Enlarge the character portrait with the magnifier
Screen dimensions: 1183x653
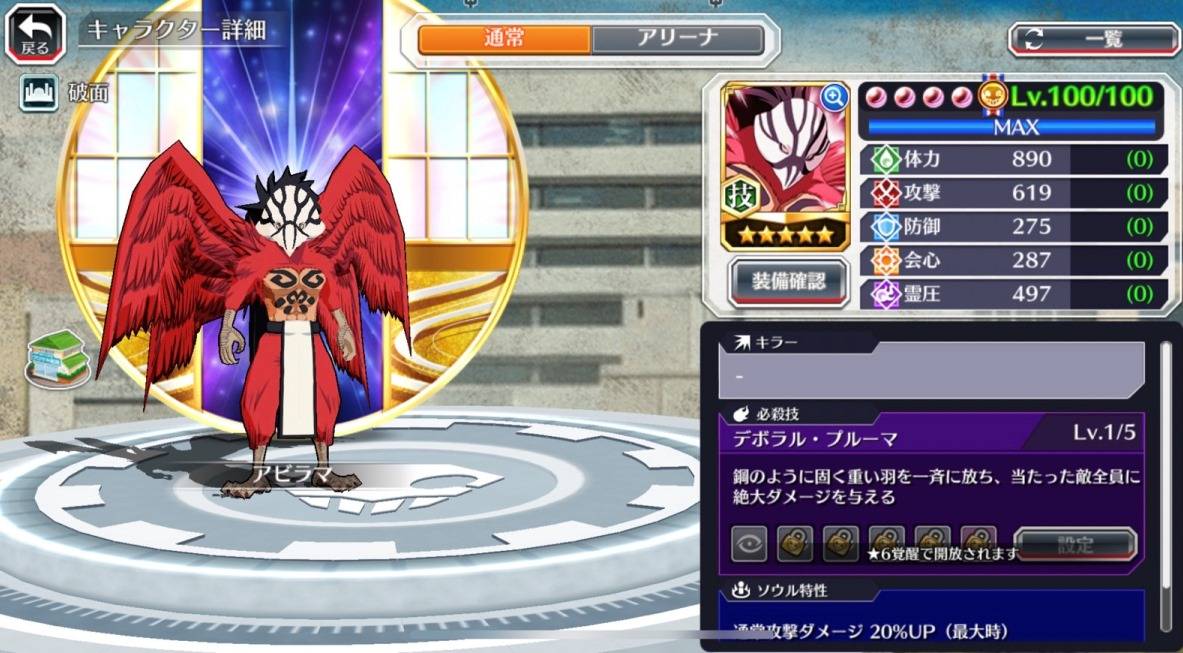click(x=834, y=96)
